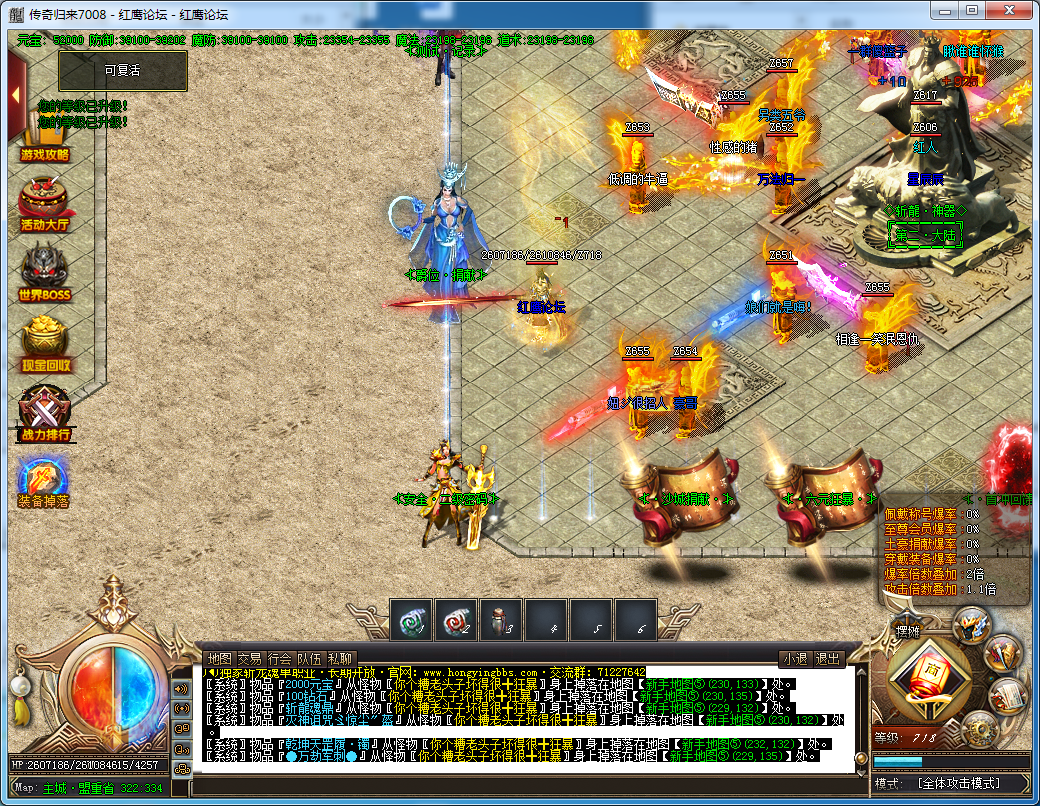Use the potion bottle in hotbar slot 3
1040x806 pixels.
click(501, 620)
